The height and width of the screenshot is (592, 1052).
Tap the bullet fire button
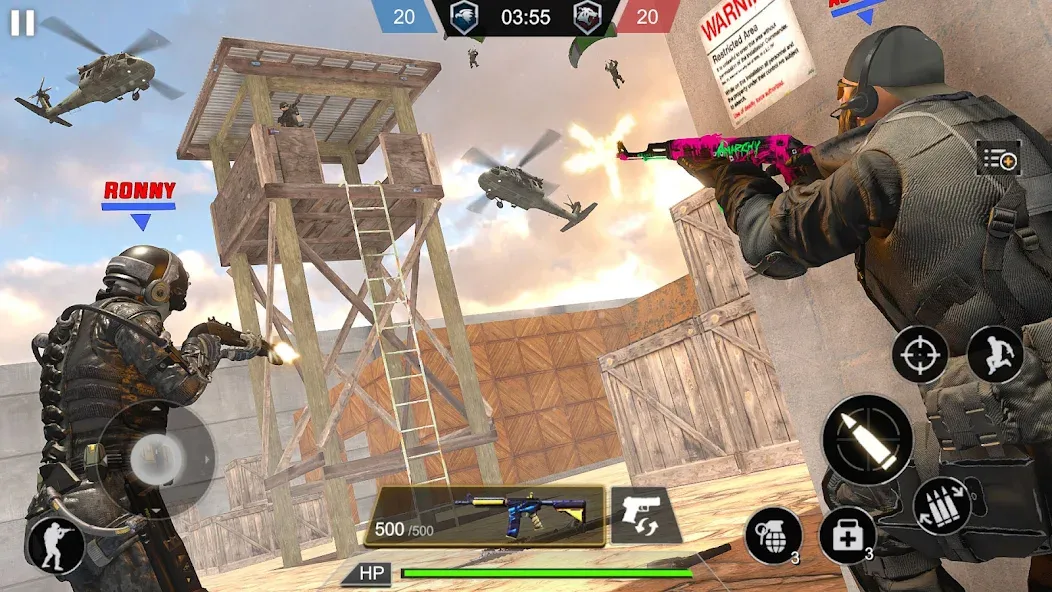tap(867, 439)
